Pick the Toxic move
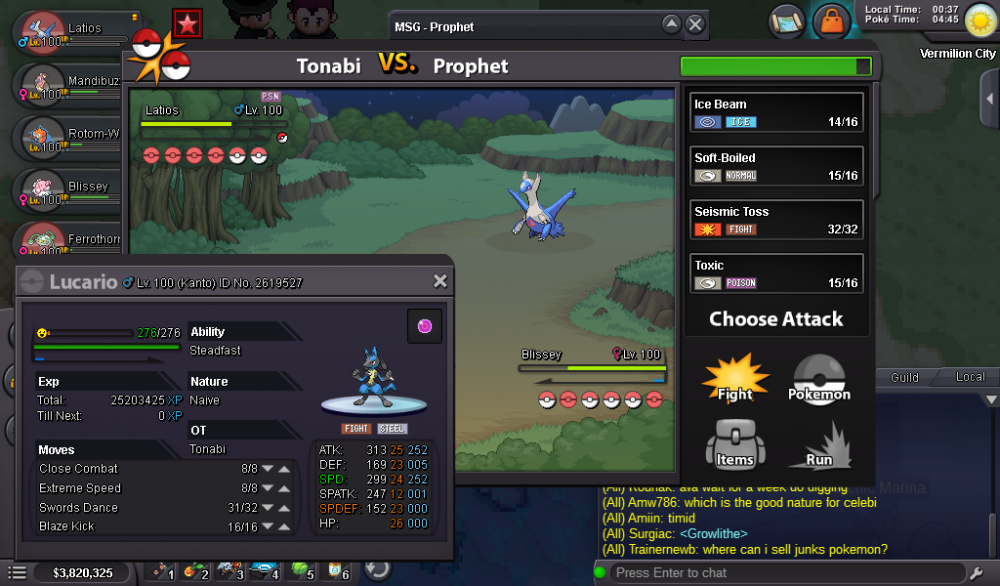Viewport: 1000px width, 586px height. click(777, 273)
